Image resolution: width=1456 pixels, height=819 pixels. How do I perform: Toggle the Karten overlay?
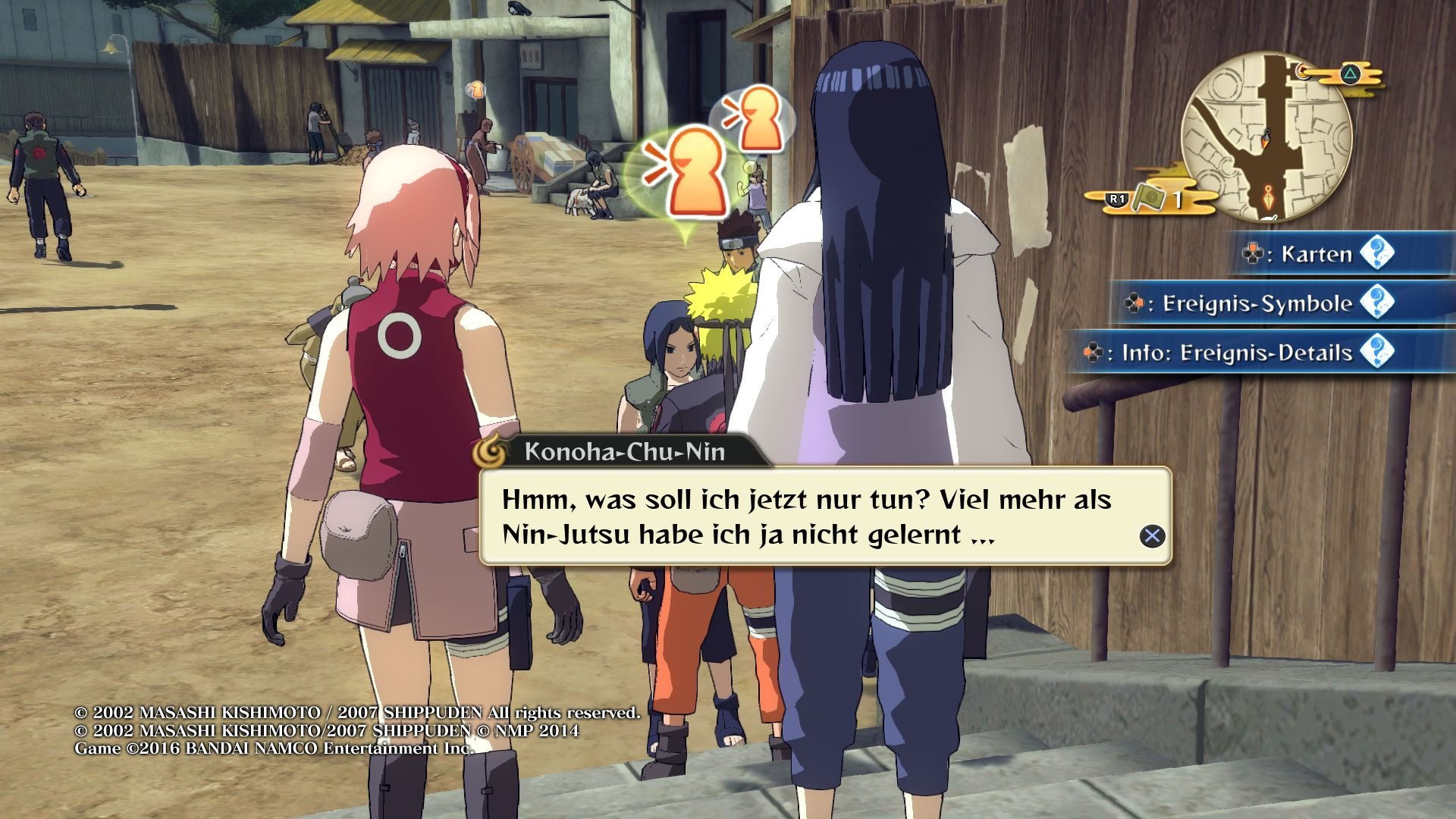coord(1317,255)
